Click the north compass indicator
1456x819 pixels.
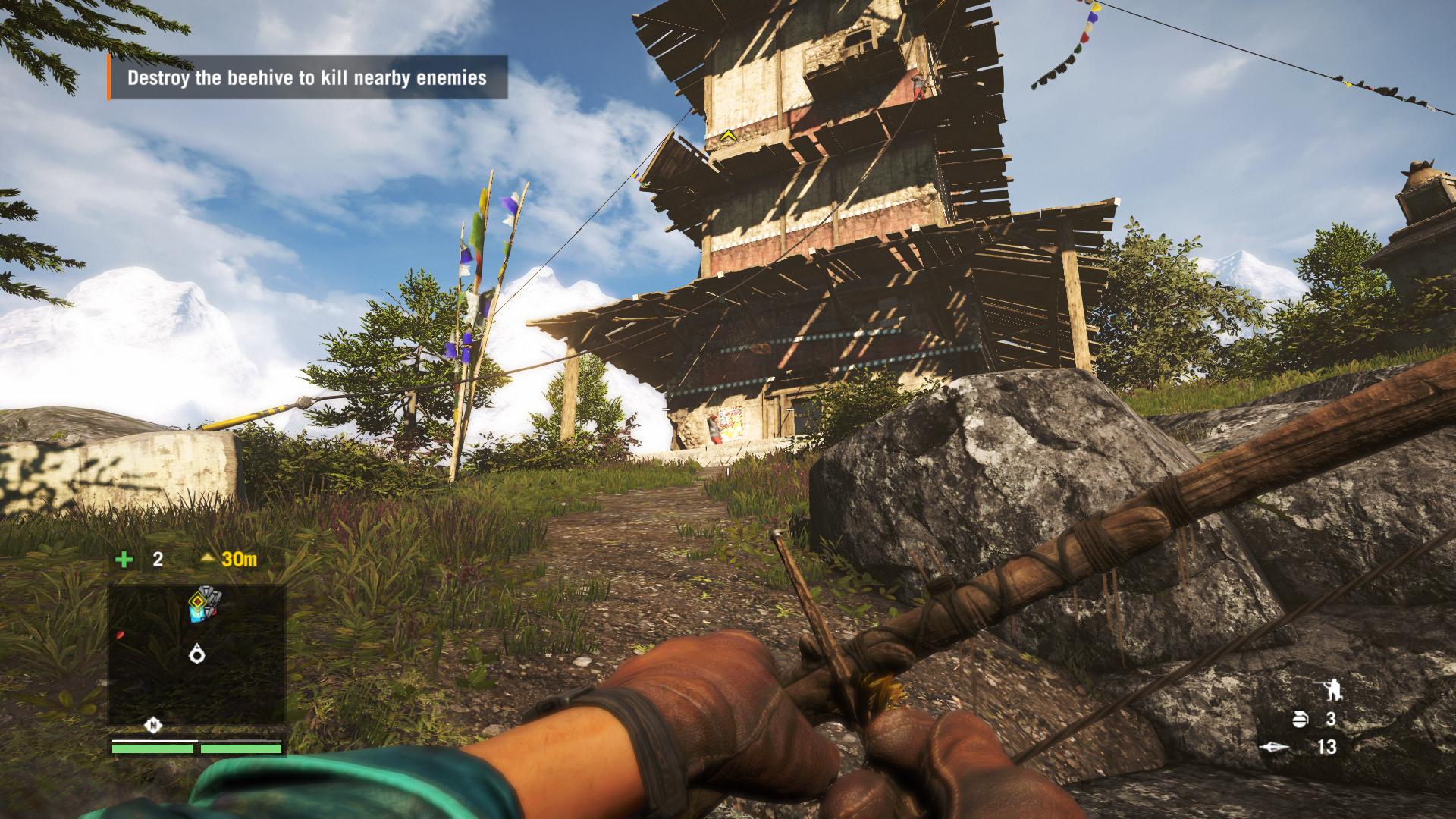(154, 726)
